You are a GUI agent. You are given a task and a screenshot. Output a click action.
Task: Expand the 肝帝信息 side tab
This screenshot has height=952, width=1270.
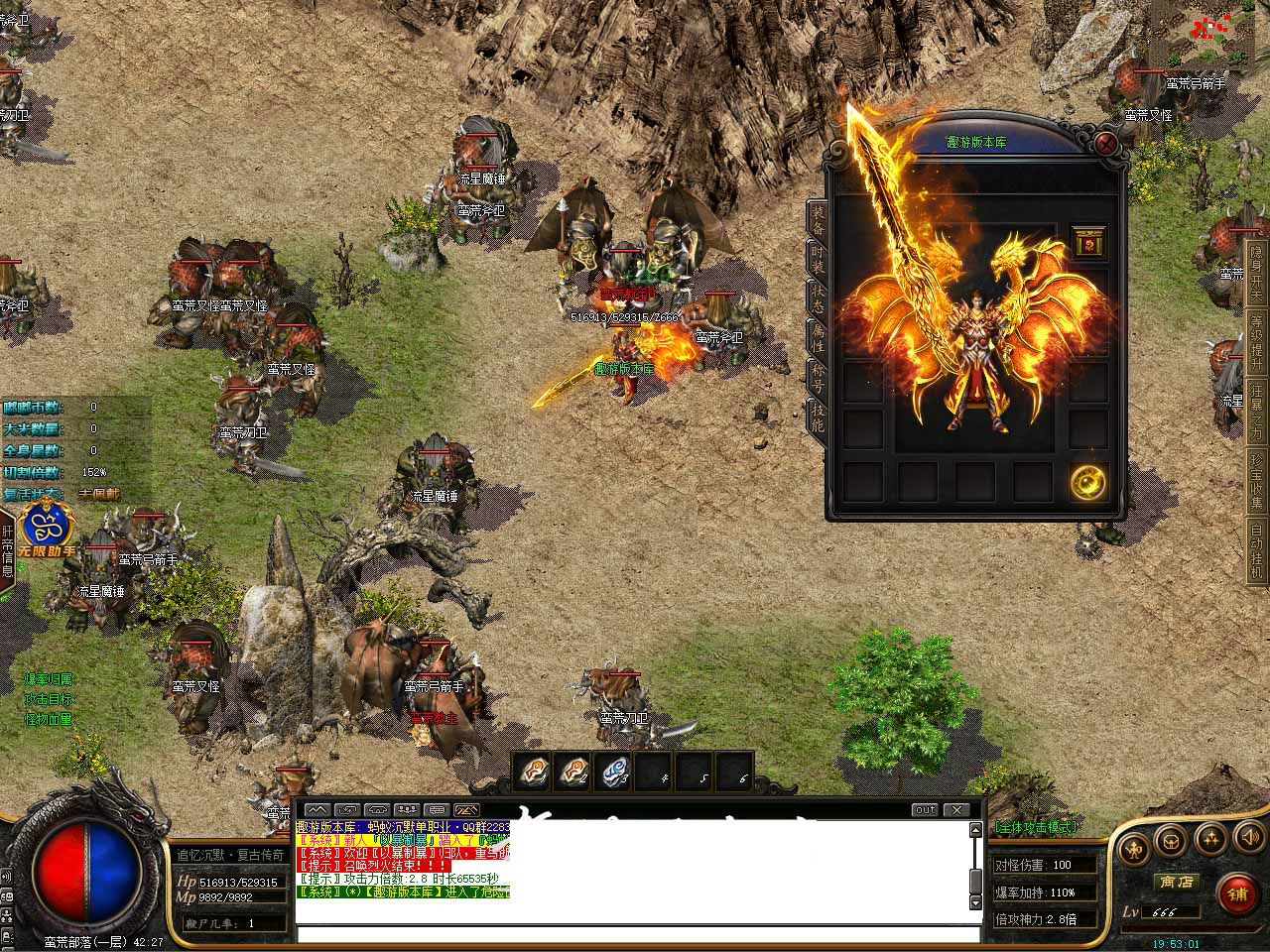click(7, 553)
